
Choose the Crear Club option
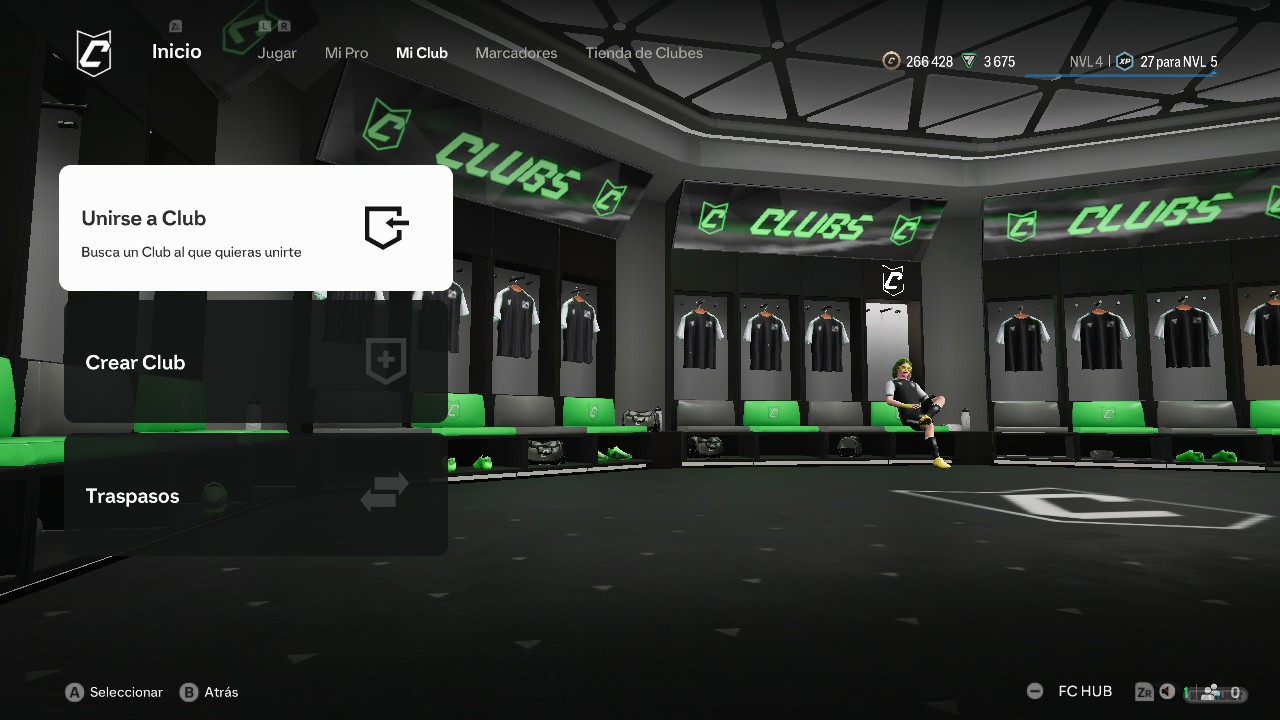click(x=255, y=362)
